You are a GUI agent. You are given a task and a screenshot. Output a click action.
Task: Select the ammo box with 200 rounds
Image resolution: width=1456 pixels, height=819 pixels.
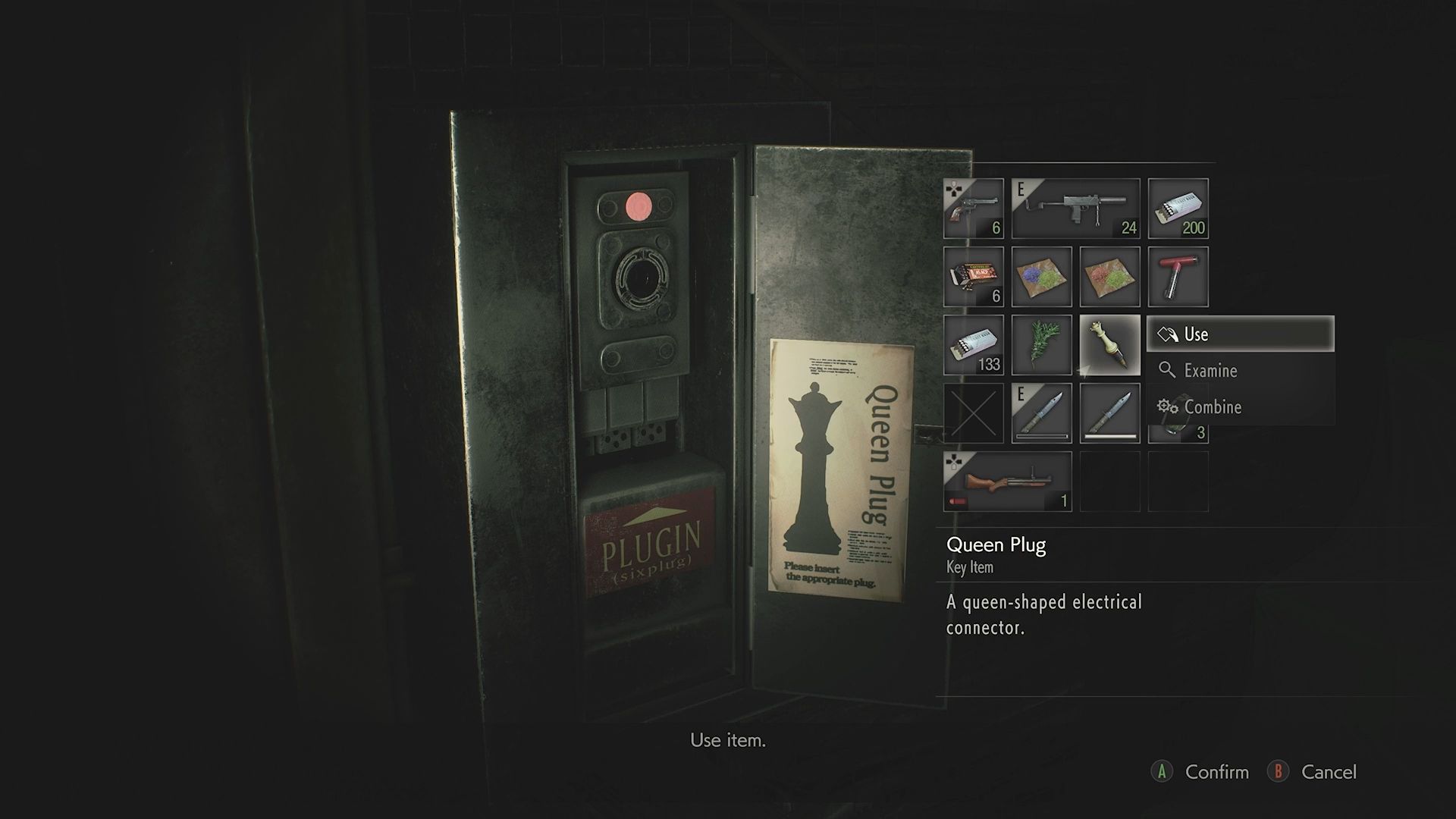click(1178, 209)
